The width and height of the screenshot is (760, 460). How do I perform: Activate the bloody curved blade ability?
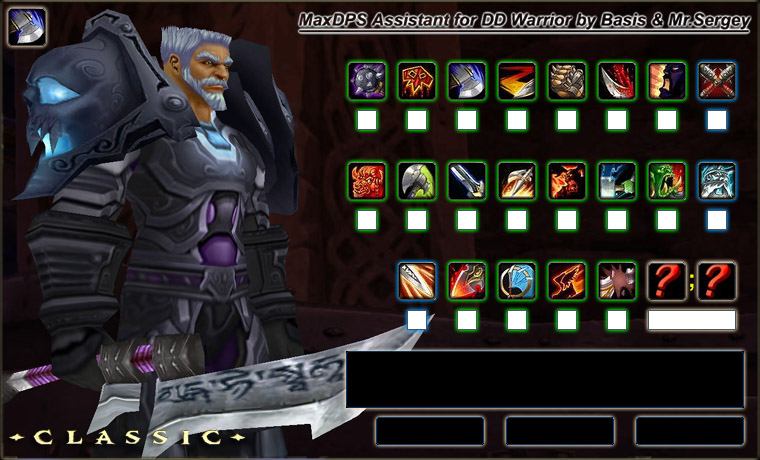pos(617,81)
